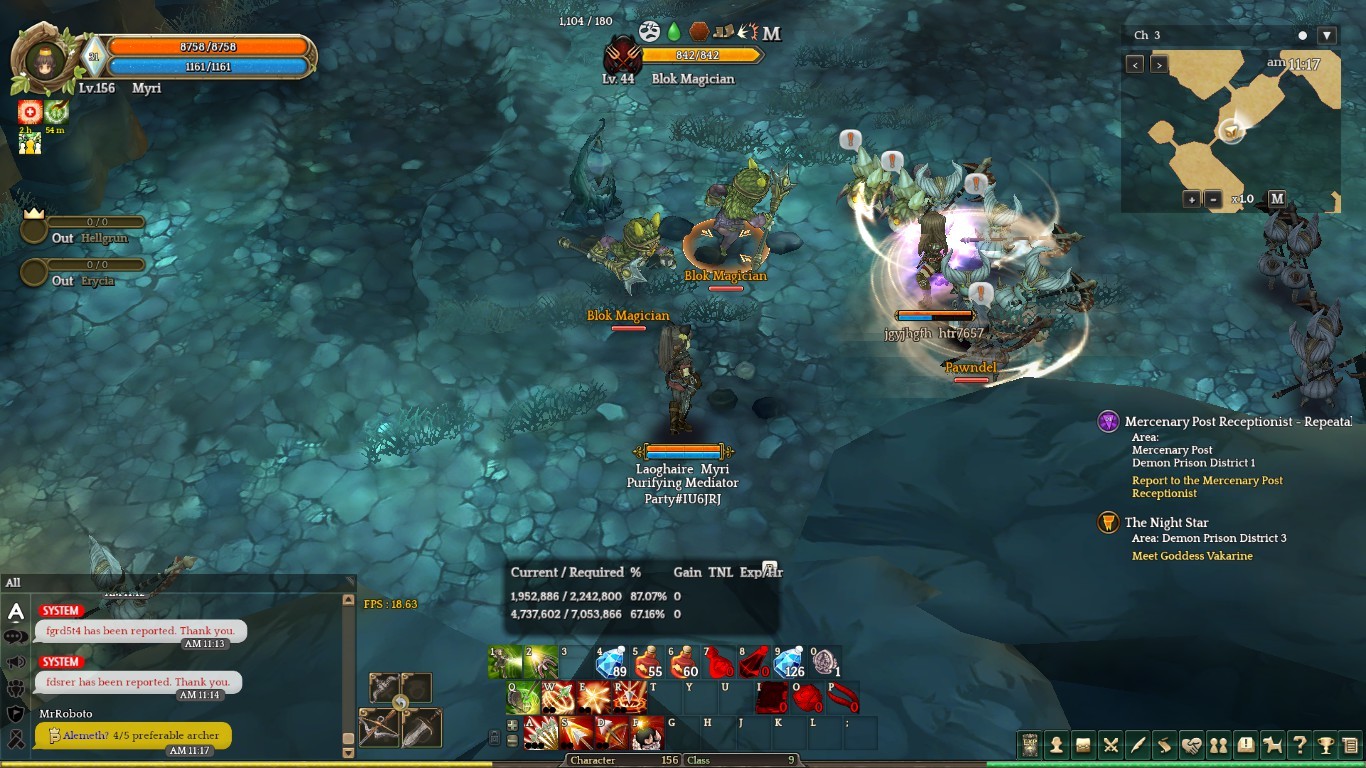The height and width of the screenshot is (768, 1366).
Task: Open the channel dropdown arrow near Ch 3
Action: (1327, 36)
